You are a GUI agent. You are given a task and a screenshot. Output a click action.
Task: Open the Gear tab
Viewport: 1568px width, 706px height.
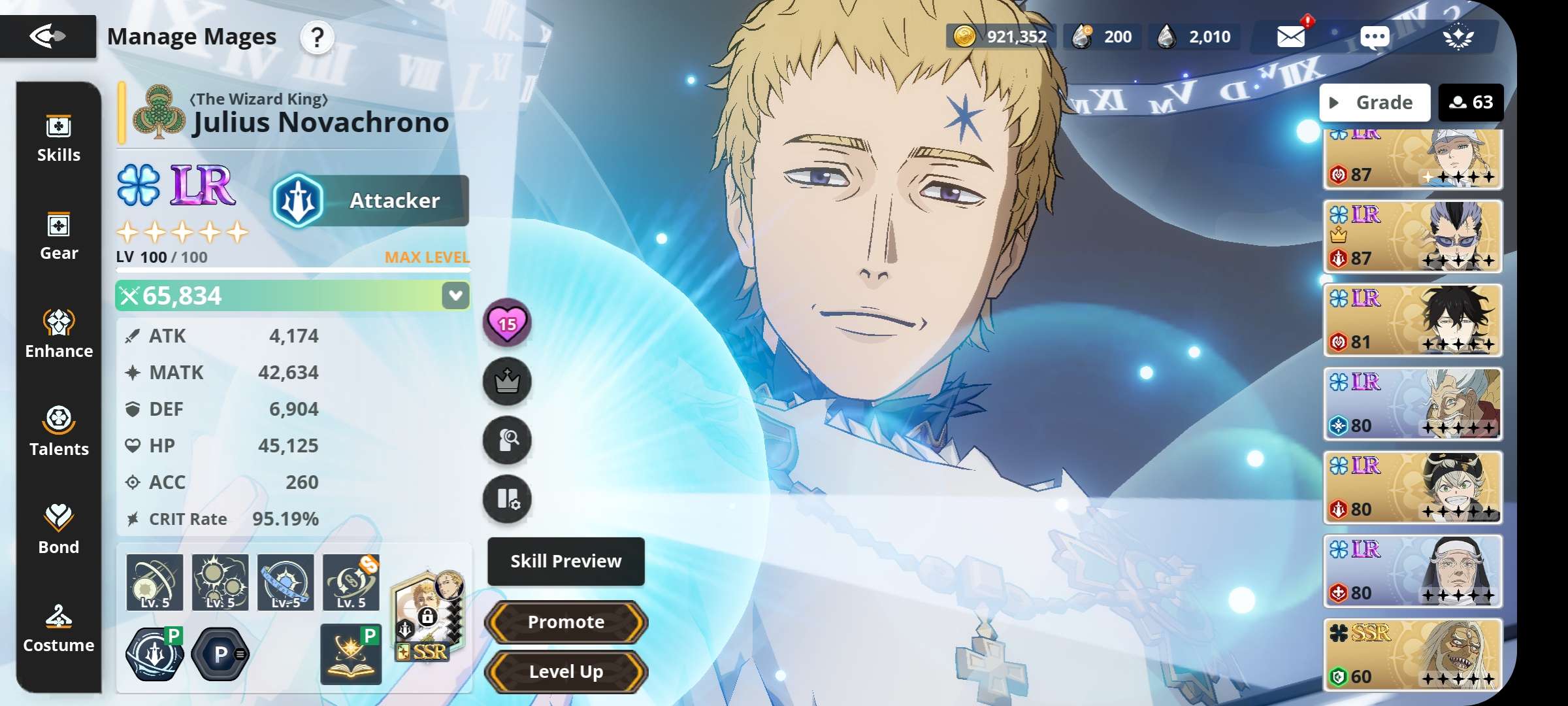pyautogui.click(x=59, y=237)
